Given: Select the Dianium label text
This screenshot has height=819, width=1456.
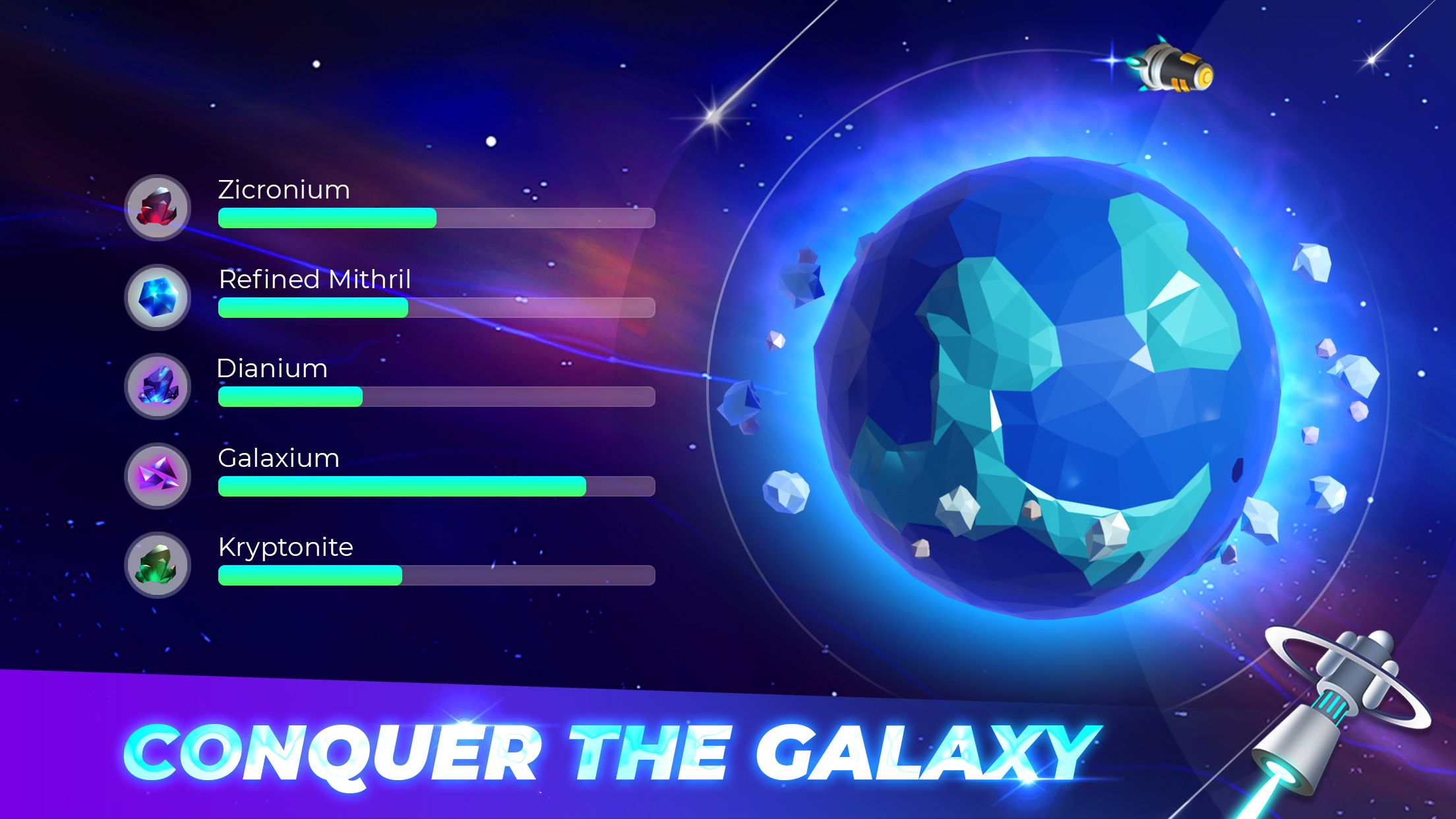Looking at the screenshot, I should (x=272, y=369).
